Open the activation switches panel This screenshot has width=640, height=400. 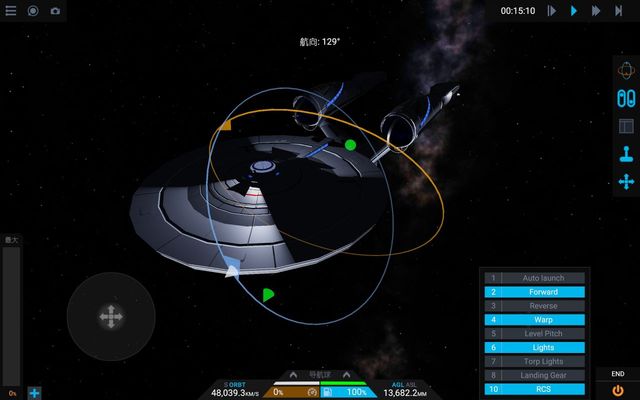(x=626, y=99)
